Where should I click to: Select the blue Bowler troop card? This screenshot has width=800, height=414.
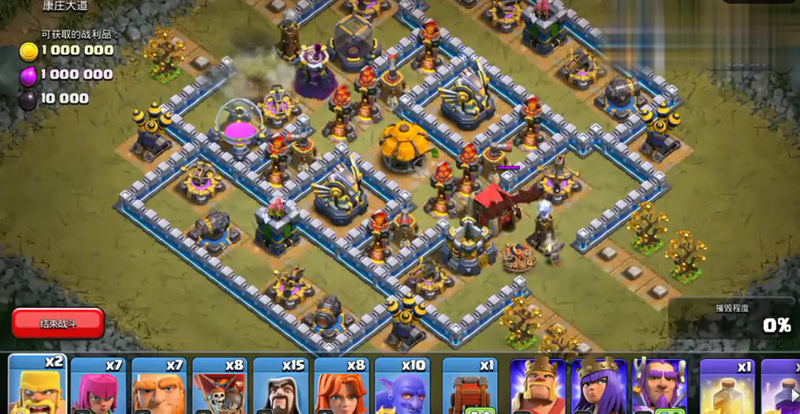(402, 386)
